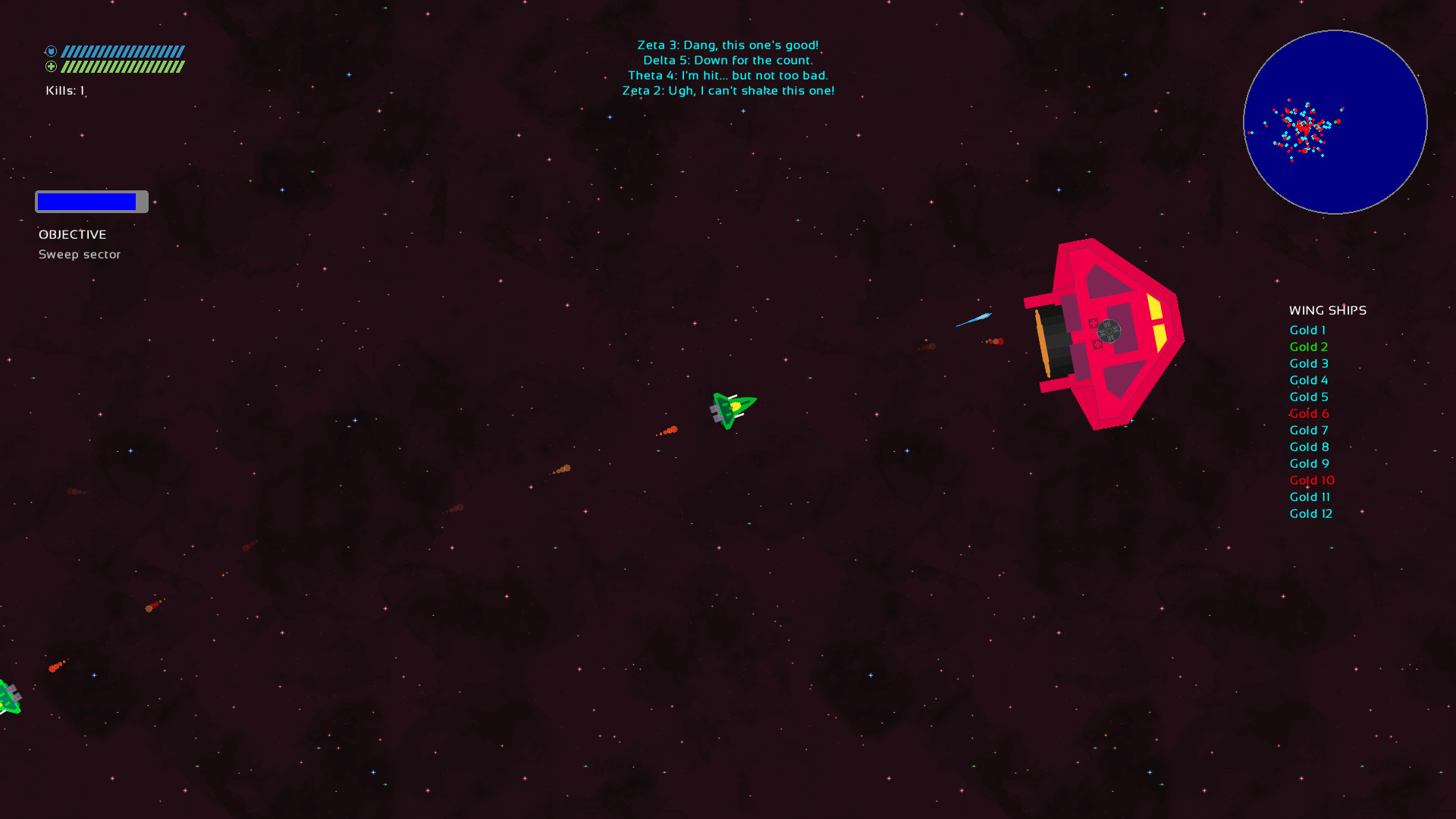Image resolution: width=1456 pixels, height=819 pixels.
Task: Click the shield status icon
Action: coord(51,51)
